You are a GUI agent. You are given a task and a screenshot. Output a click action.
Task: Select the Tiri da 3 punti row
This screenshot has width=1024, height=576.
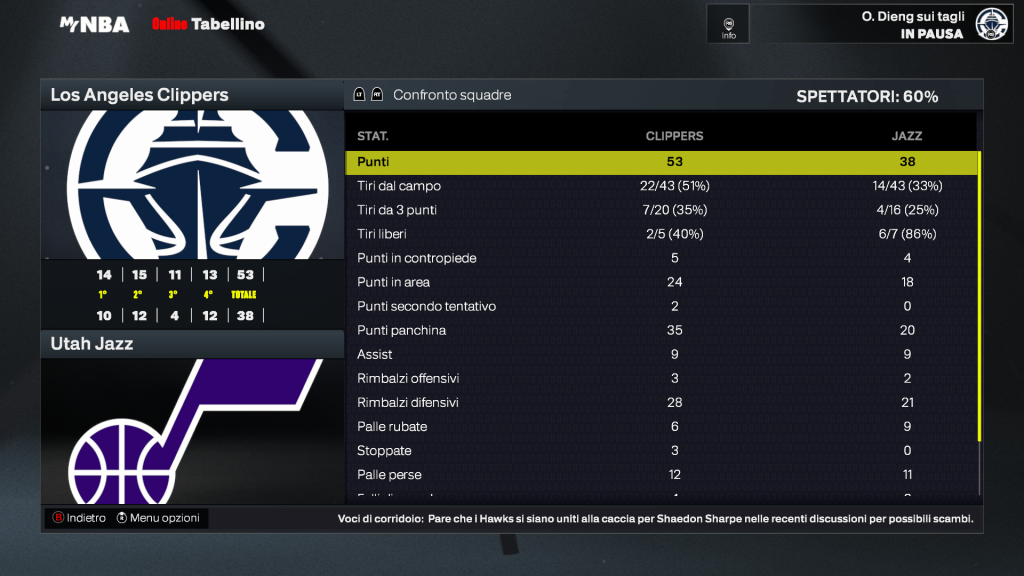[661, 210]
